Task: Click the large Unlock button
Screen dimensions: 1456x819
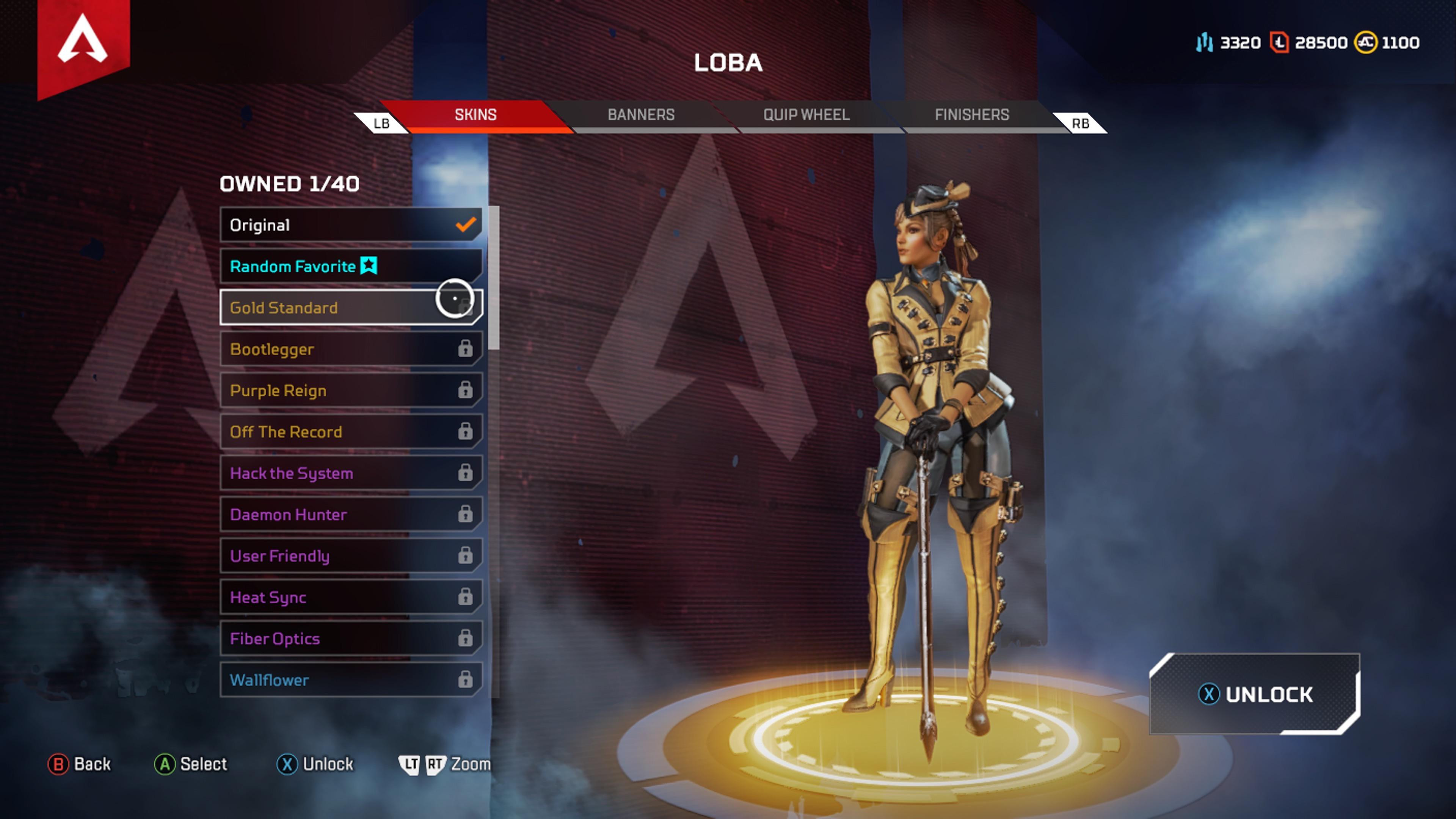Action: (1255, 694)
